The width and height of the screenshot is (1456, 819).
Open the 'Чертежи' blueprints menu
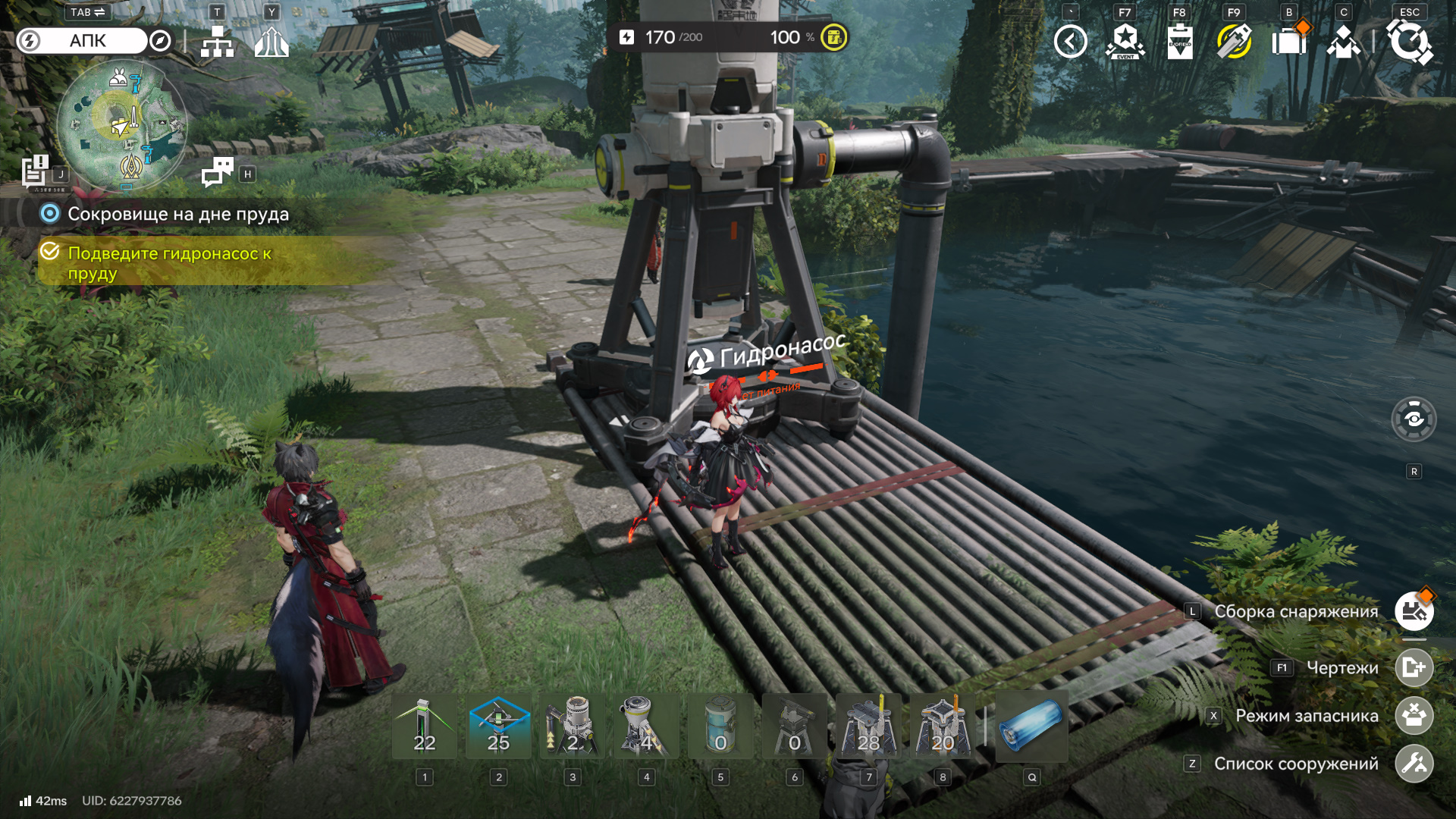1414,667
